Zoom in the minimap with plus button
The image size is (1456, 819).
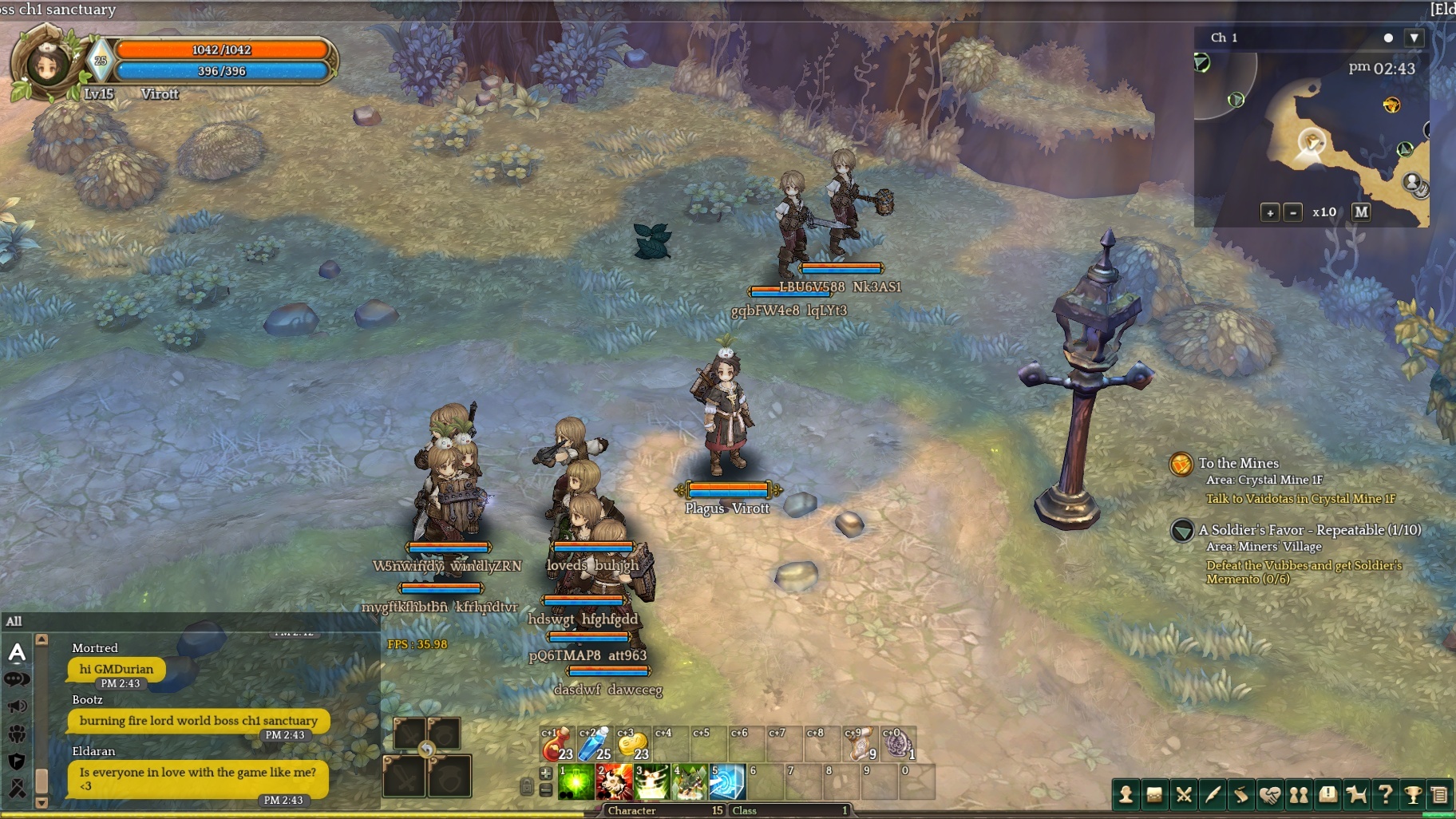point(1269,212)
